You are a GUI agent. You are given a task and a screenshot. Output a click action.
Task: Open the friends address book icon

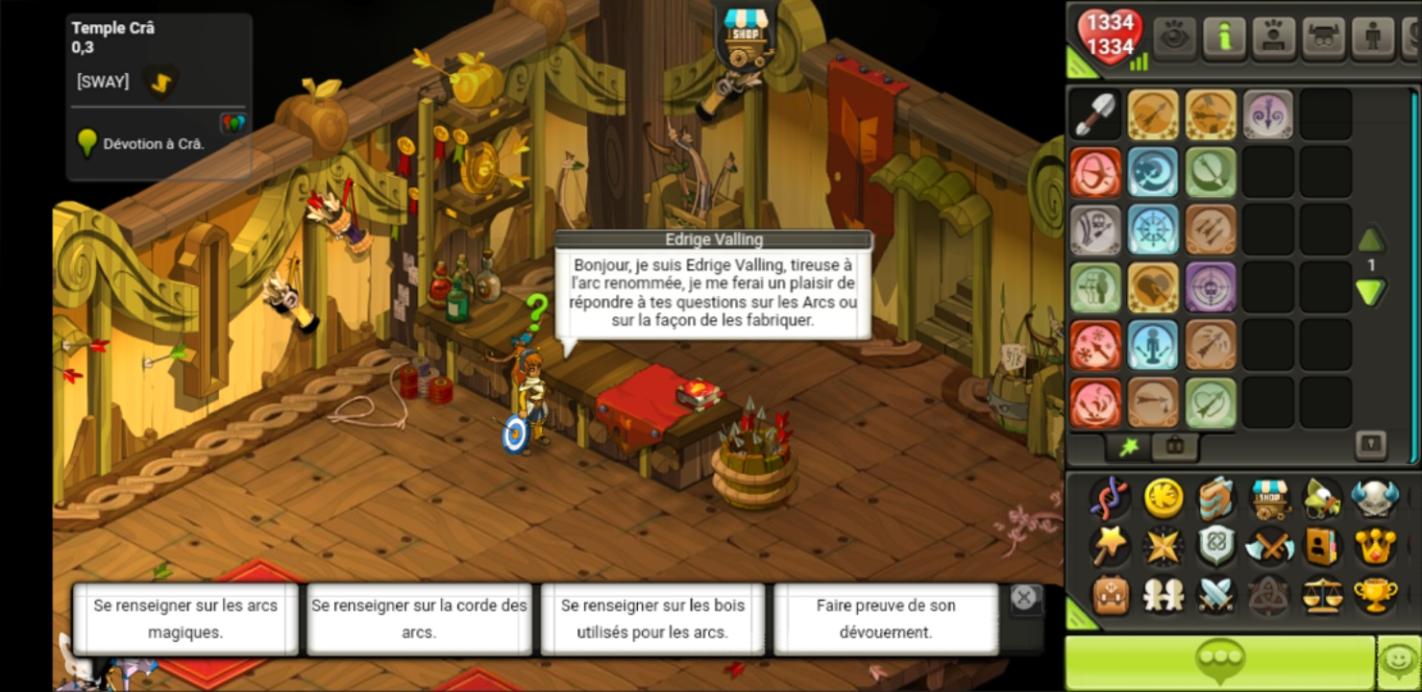point(1322,546)
